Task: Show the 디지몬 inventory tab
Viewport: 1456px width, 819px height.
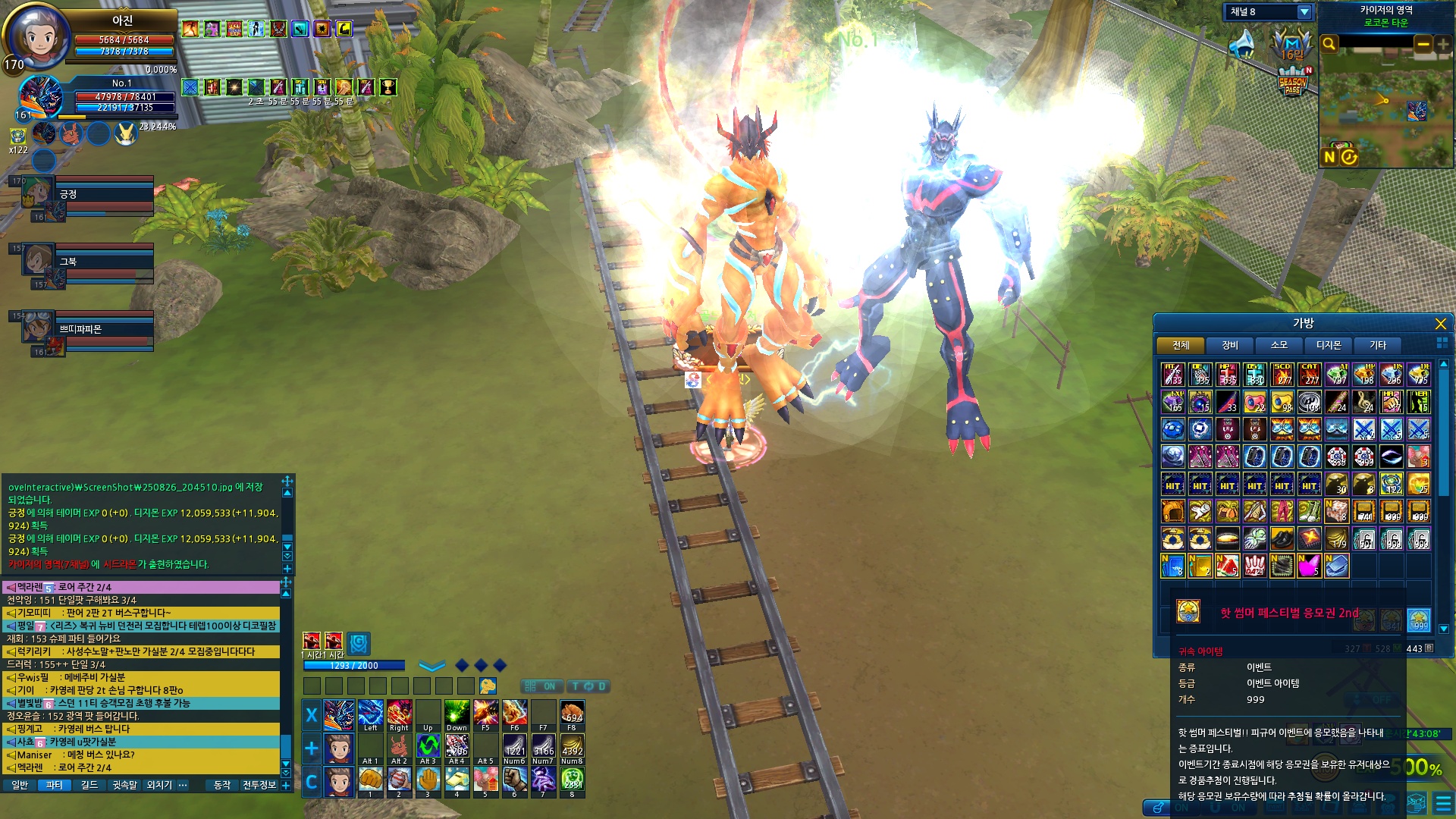Action: pos(1329,346)
